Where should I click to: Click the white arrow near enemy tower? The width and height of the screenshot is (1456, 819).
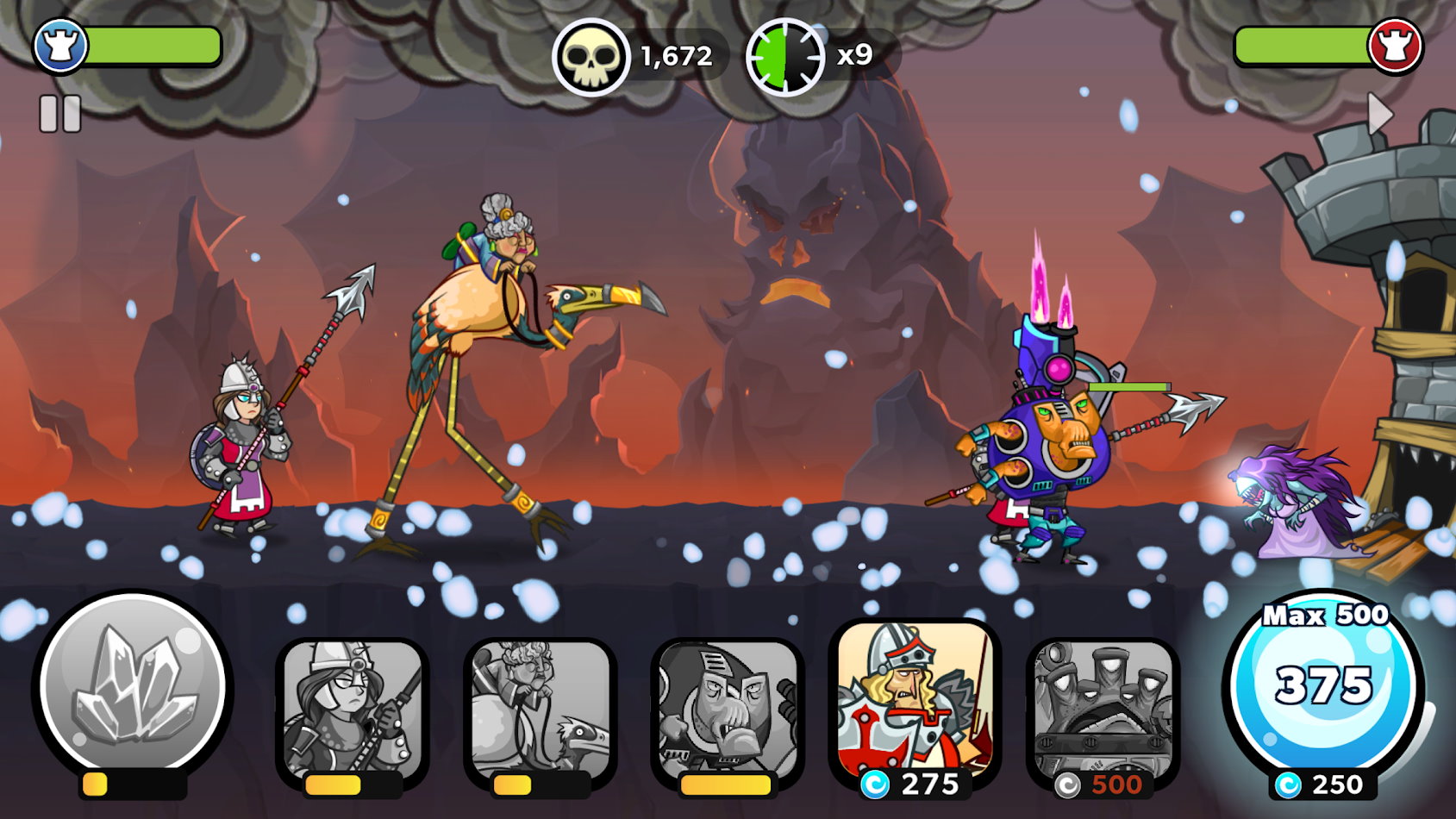pyautogui.click(x=1380, y=113)
